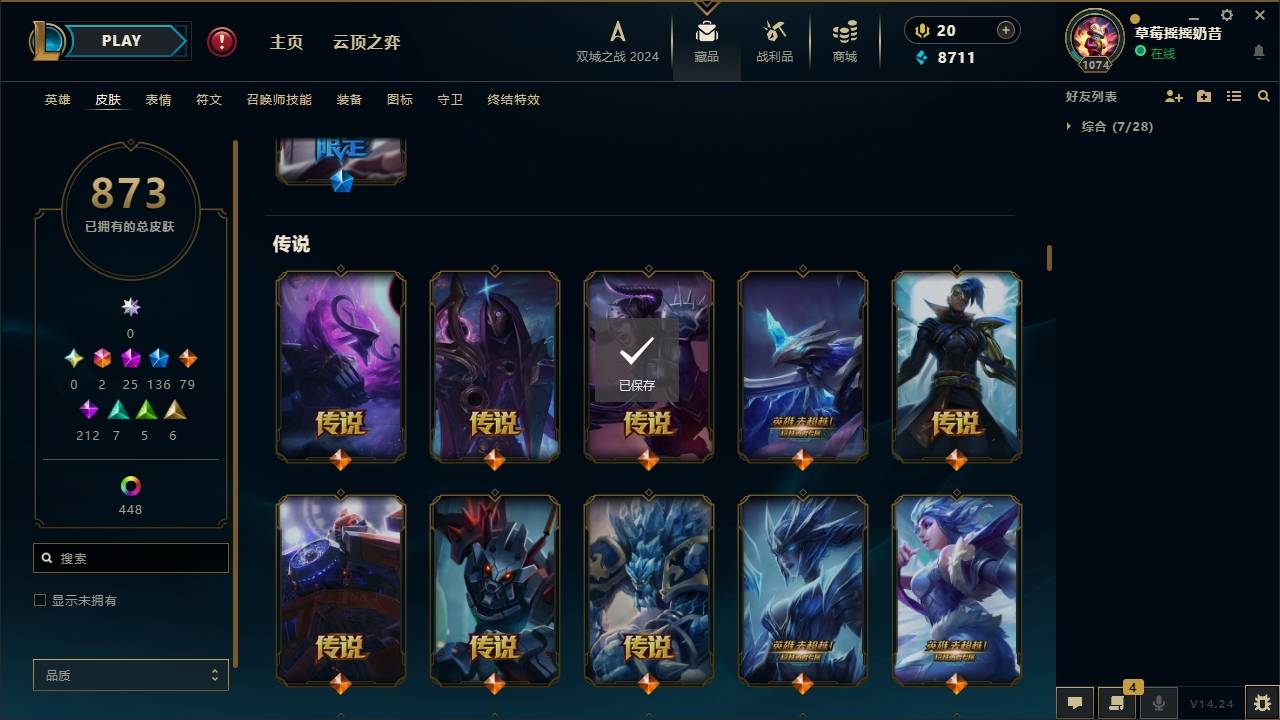Screen dimensions: 1280x720
Task: Switch to the 表情 tab
Action: point(158,100)
